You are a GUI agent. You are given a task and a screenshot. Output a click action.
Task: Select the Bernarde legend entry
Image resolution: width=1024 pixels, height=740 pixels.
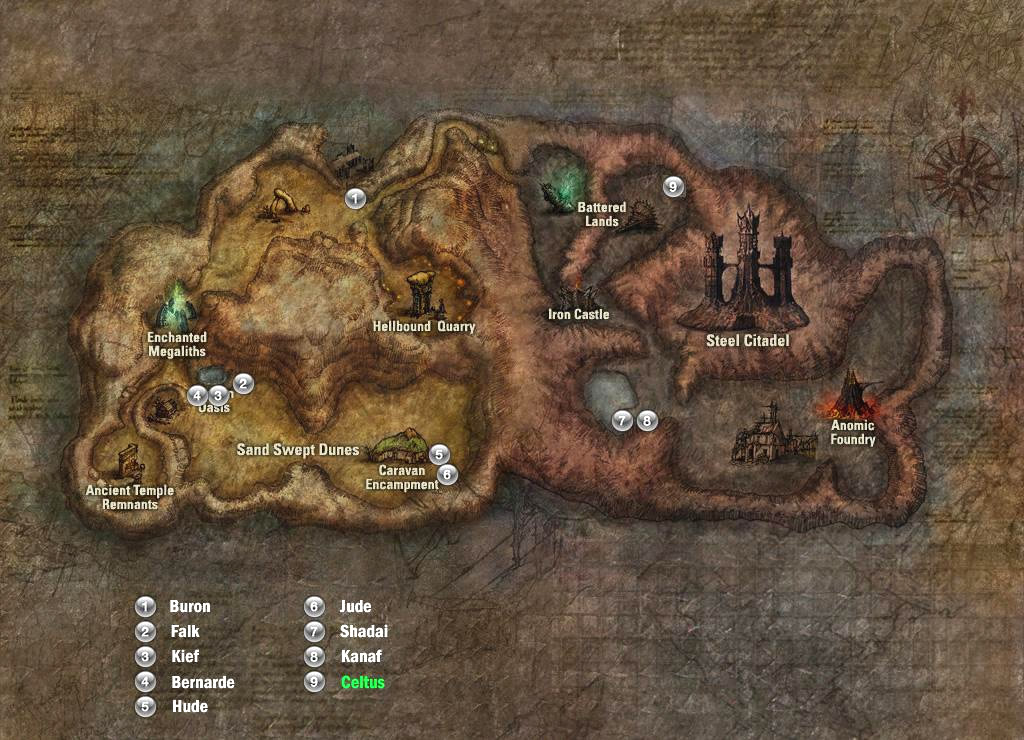203,682
